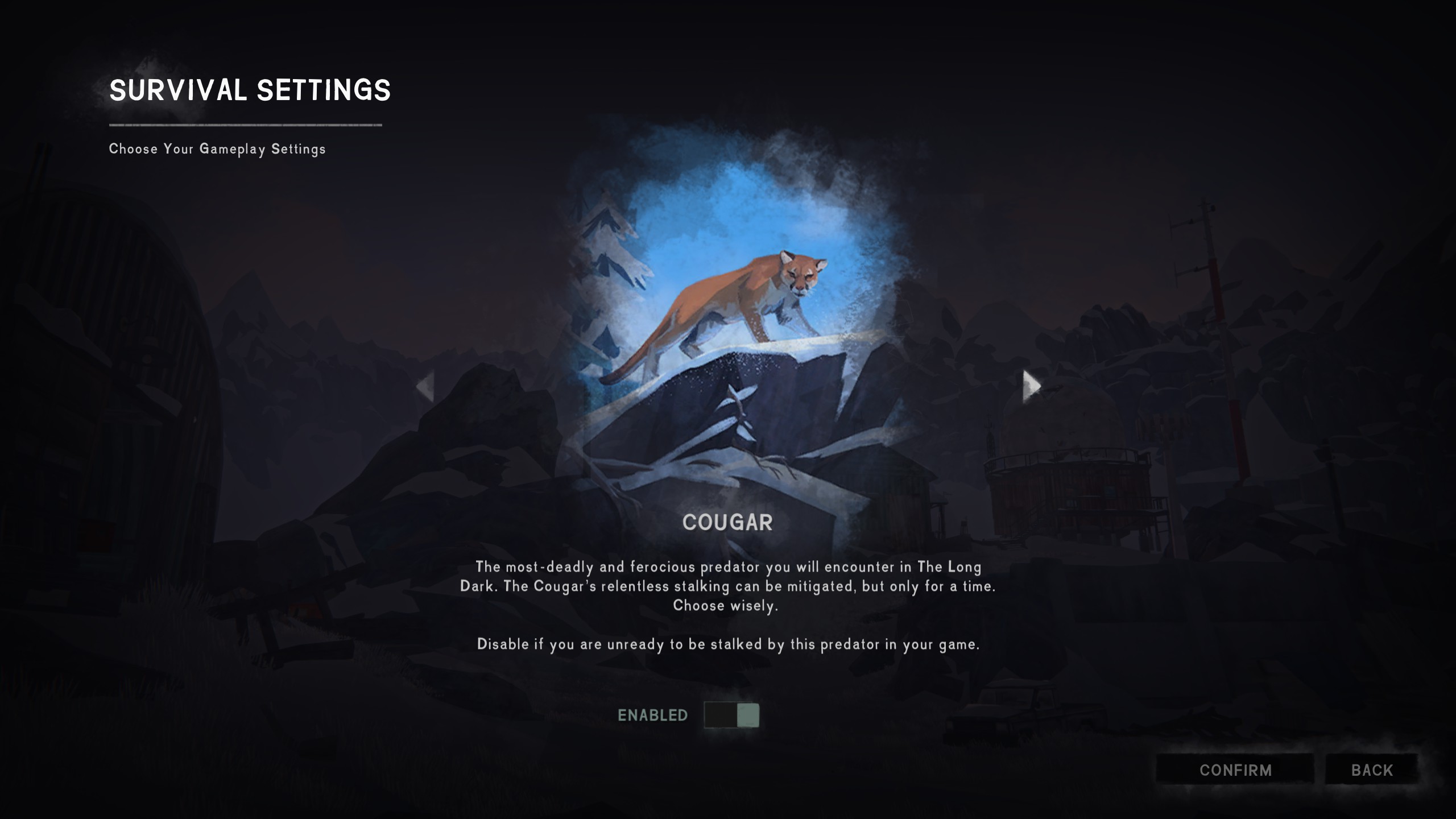The width and height of the screenshot is (1456, 819).
Task: Show the previous gameplay setting with left arrow
Action: tap(425, 387)
